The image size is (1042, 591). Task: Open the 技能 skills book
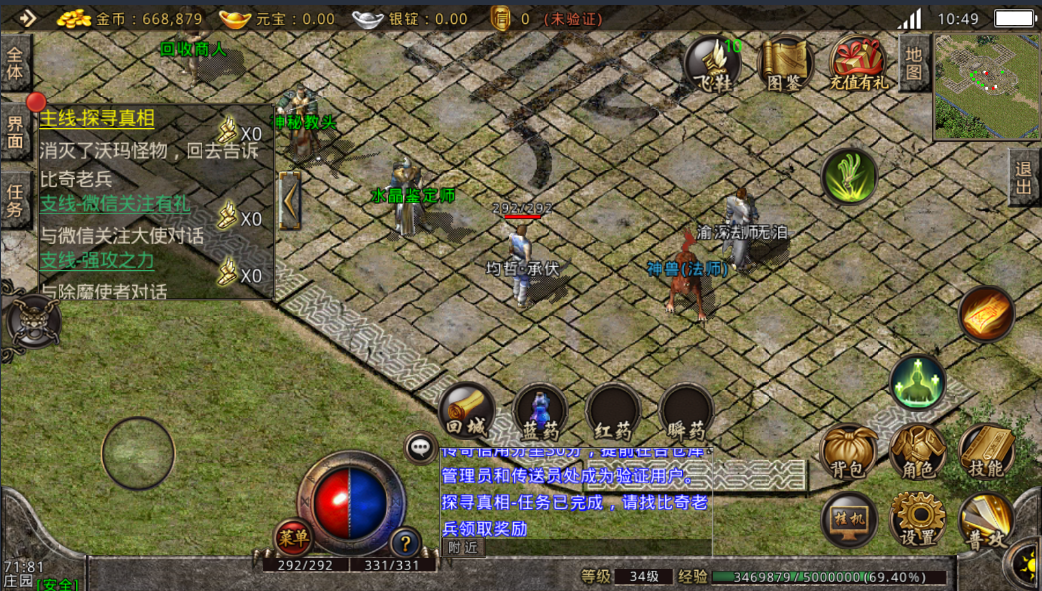(x=986, y=451)
